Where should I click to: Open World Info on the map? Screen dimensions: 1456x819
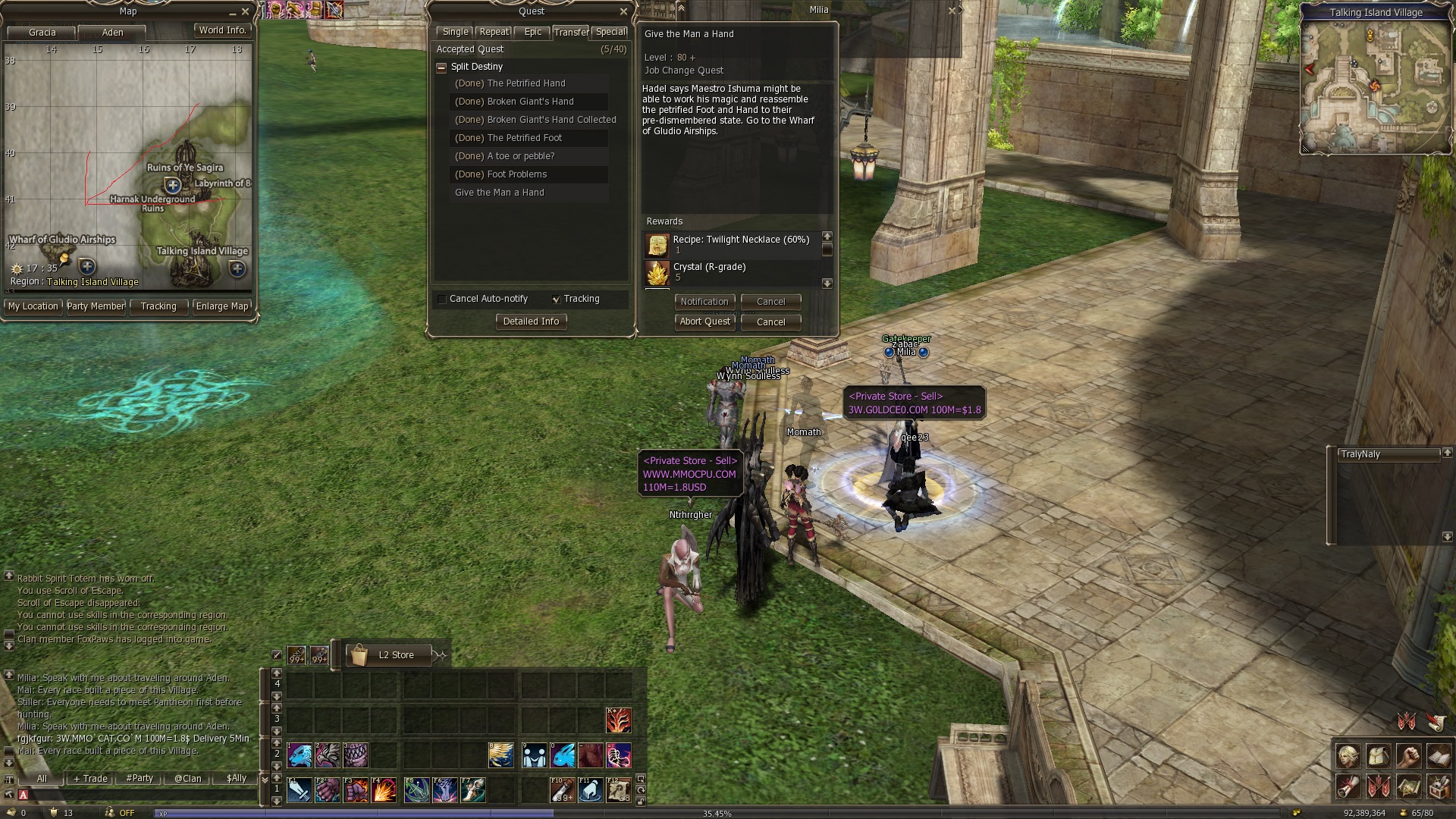(x=222, y=30)
